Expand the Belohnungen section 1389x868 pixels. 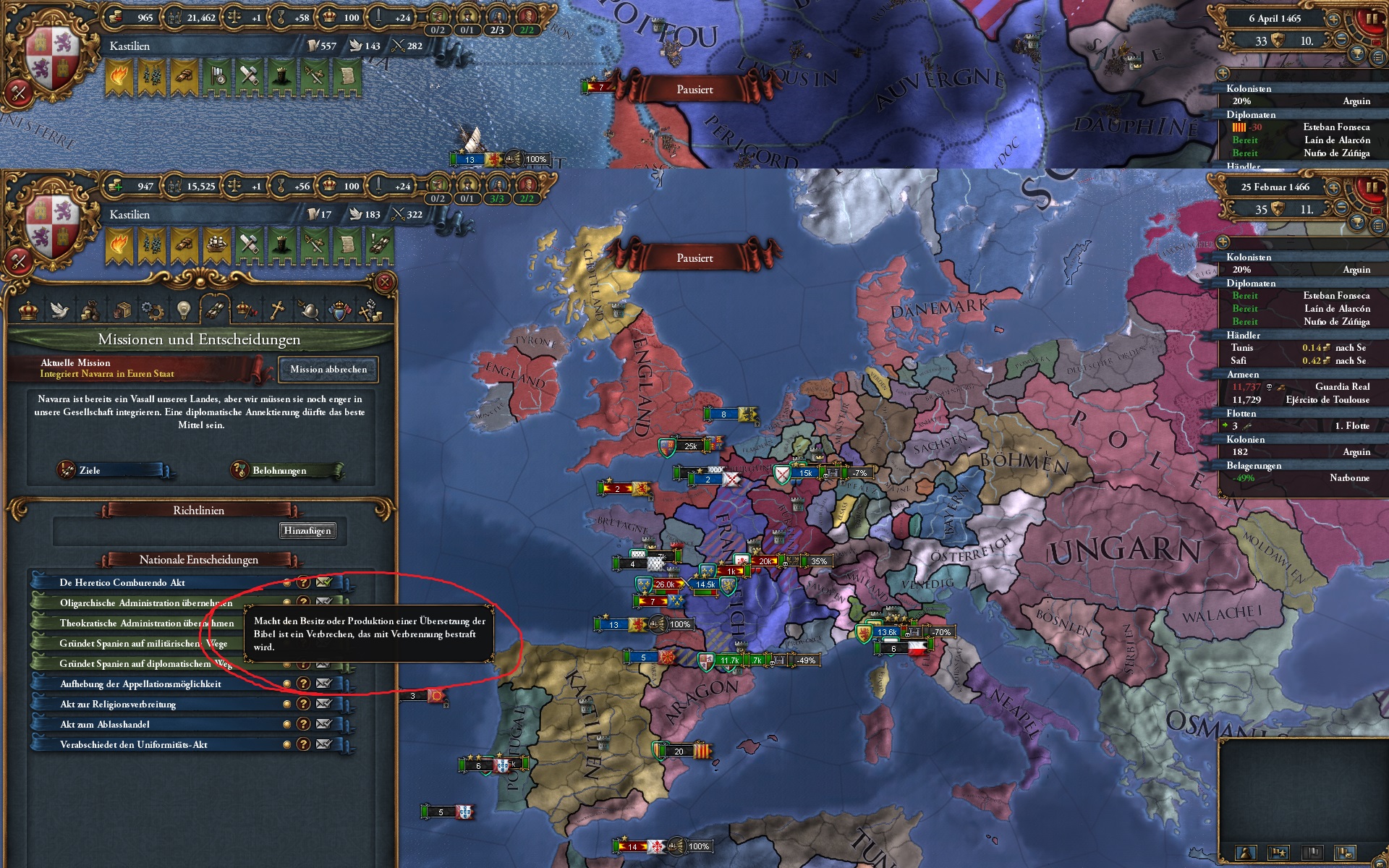click(x=282, y=470)
